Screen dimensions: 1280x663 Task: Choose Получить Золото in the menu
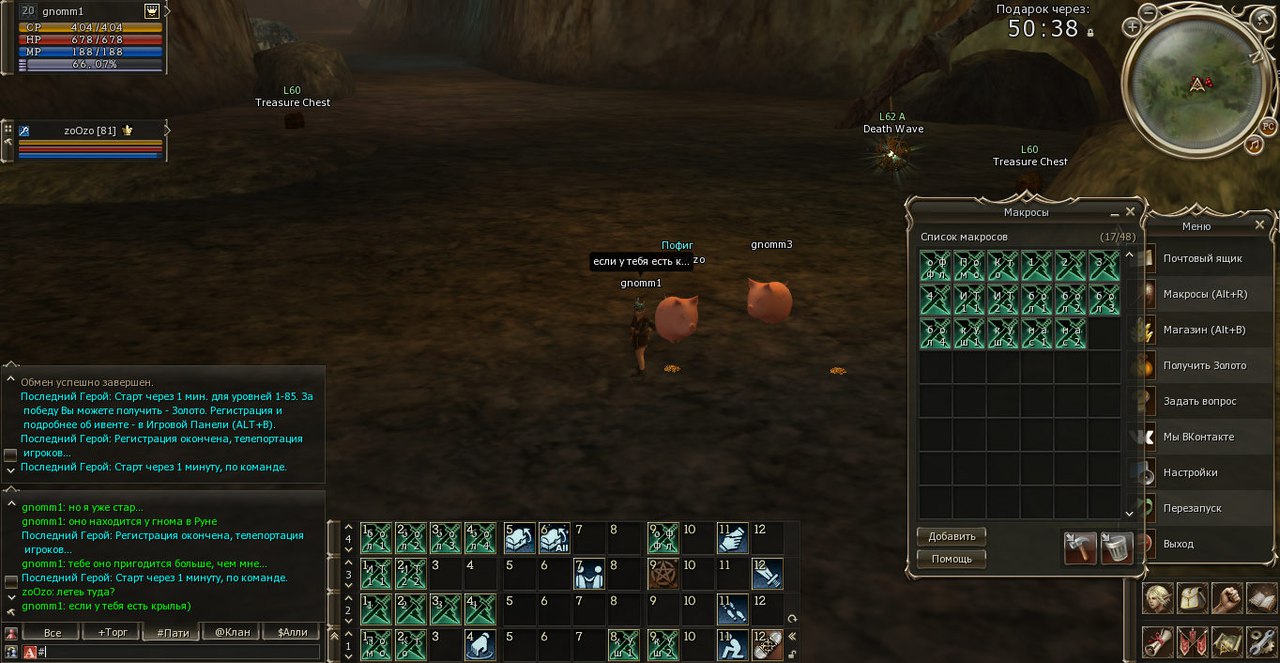coord(1204,366)
